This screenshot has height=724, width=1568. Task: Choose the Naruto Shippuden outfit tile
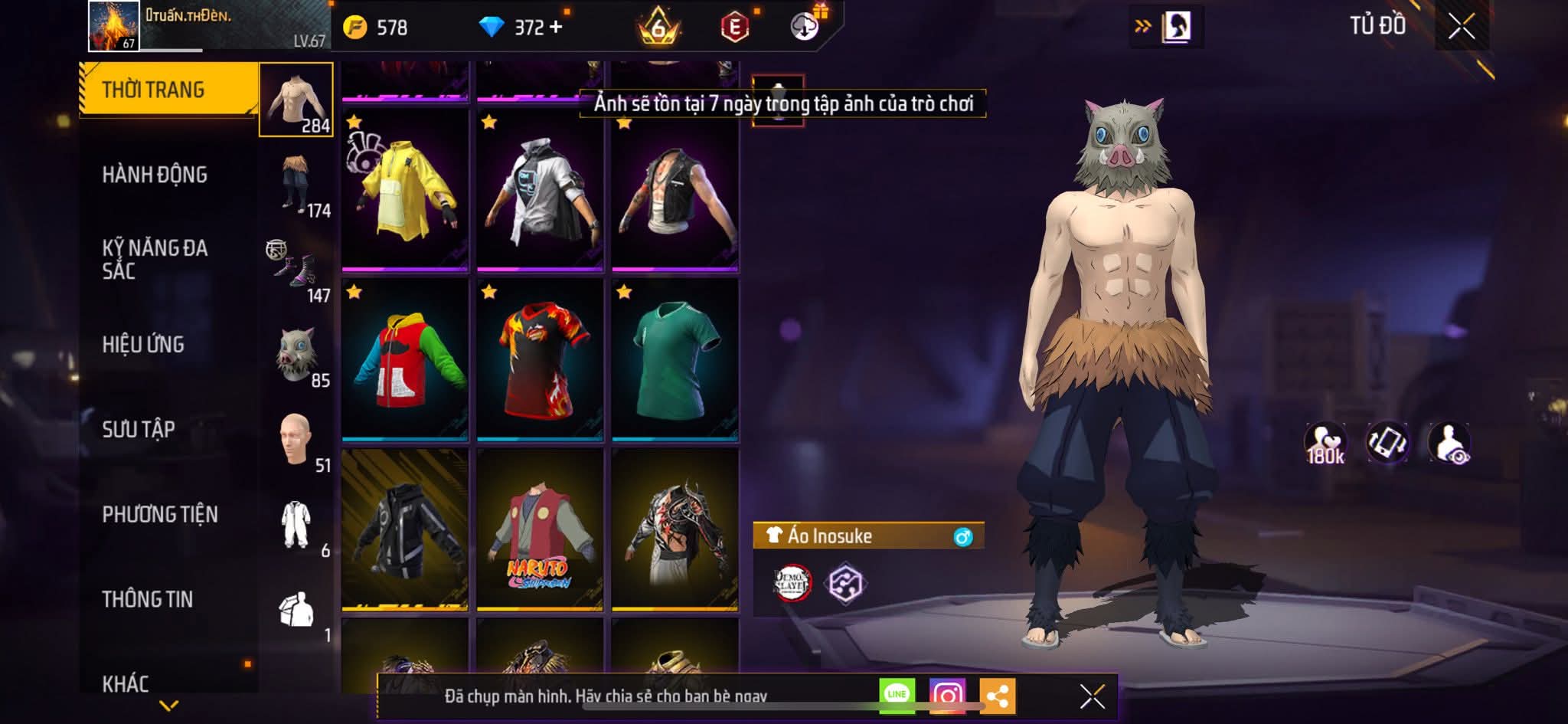coord(540,529)
